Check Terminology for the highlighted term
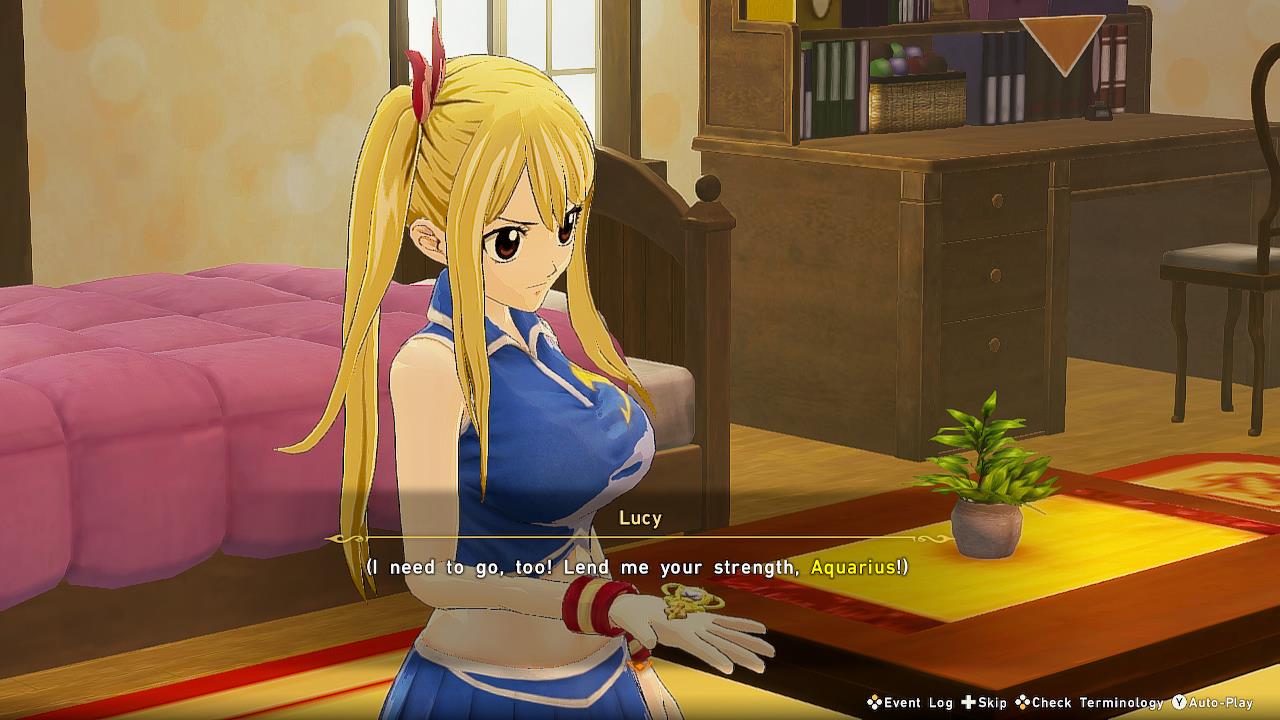Viewport: 1280px width, 720px height. (x=1090, y=703)
